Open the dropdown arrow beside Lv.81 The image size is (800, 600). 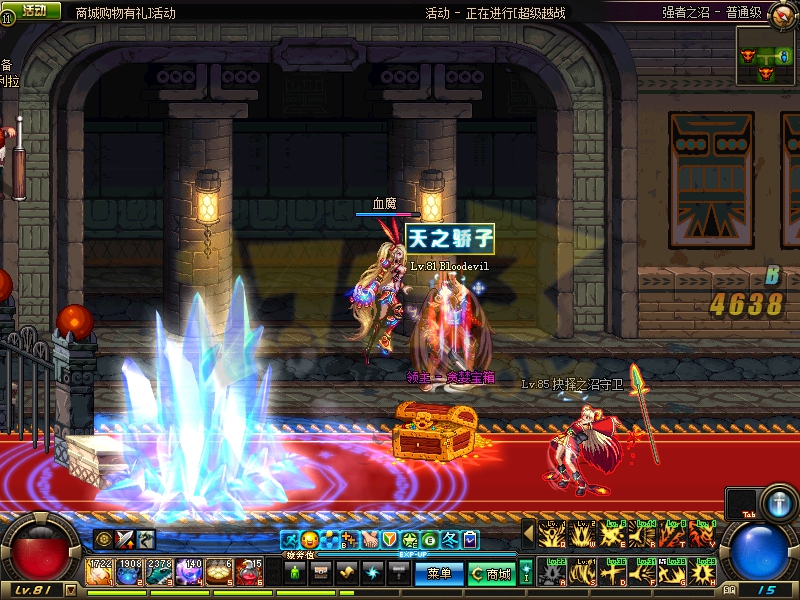click(x=70, y=590)
